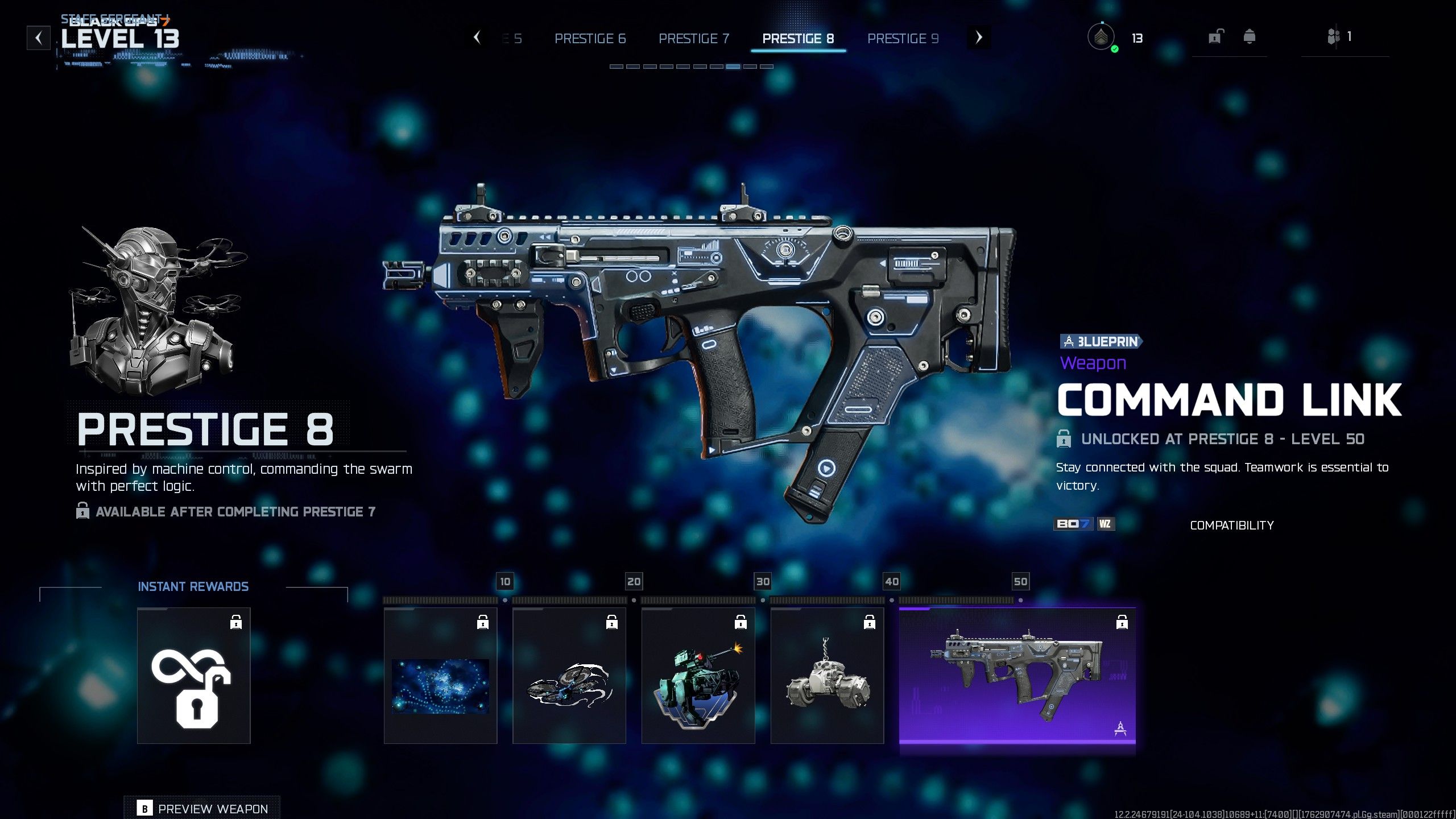
Task: Select the permanent unlock instant reward
Action: click(x=193, y=676)
